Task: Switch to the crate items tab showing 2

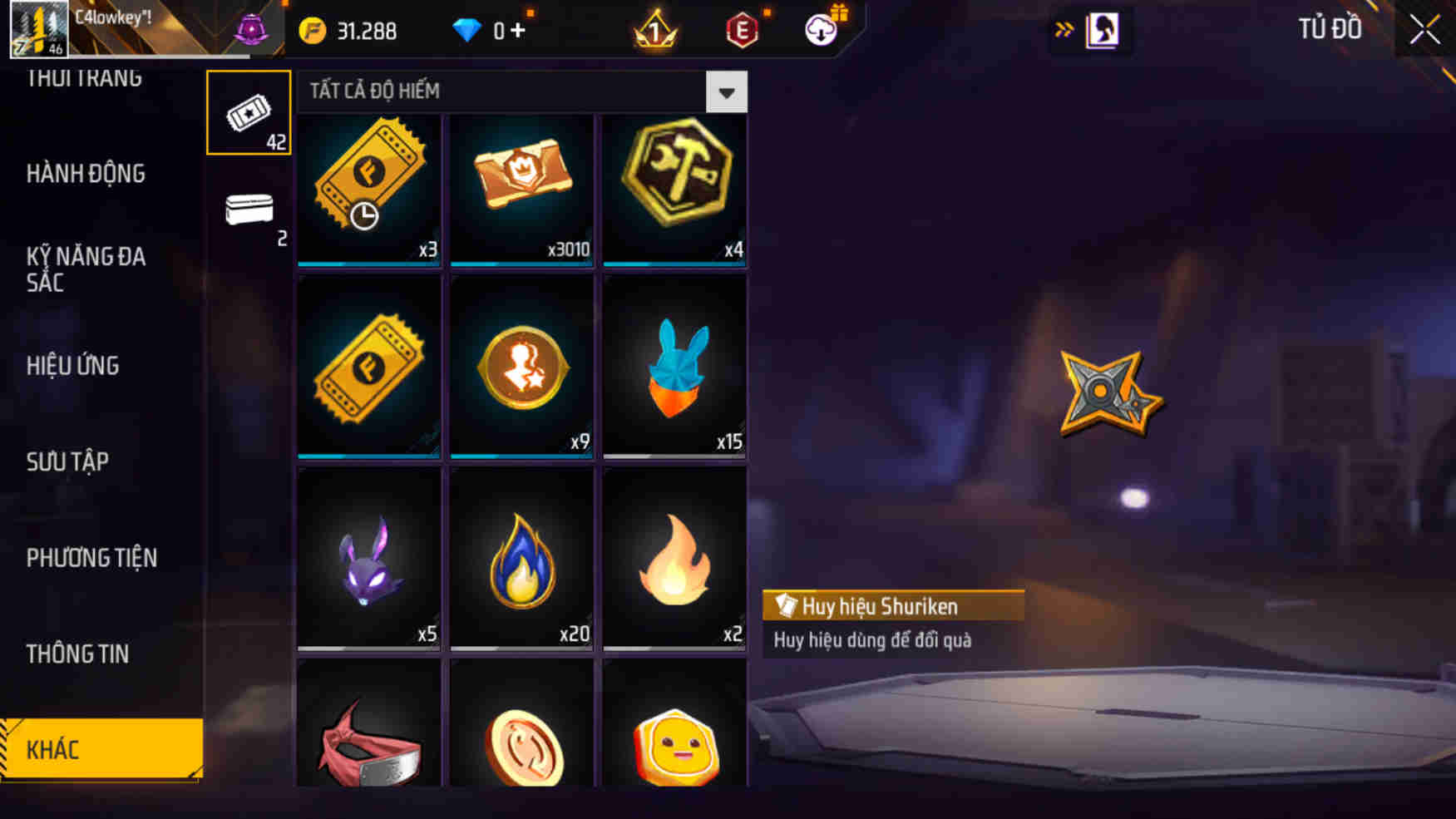Action: point(249,210)
